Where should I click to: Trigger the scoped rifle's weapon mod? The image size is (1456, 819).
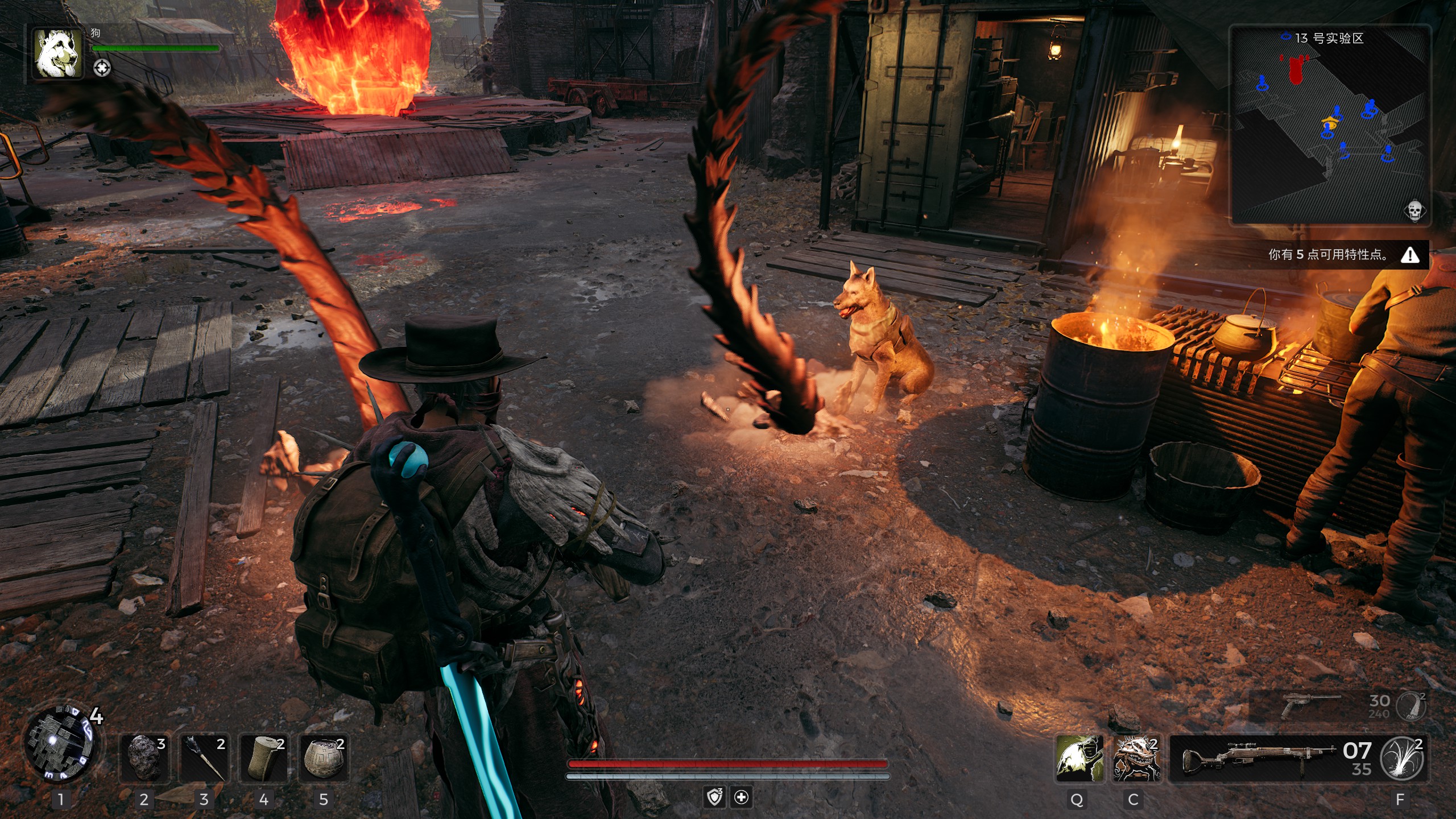pos(1402,758)
